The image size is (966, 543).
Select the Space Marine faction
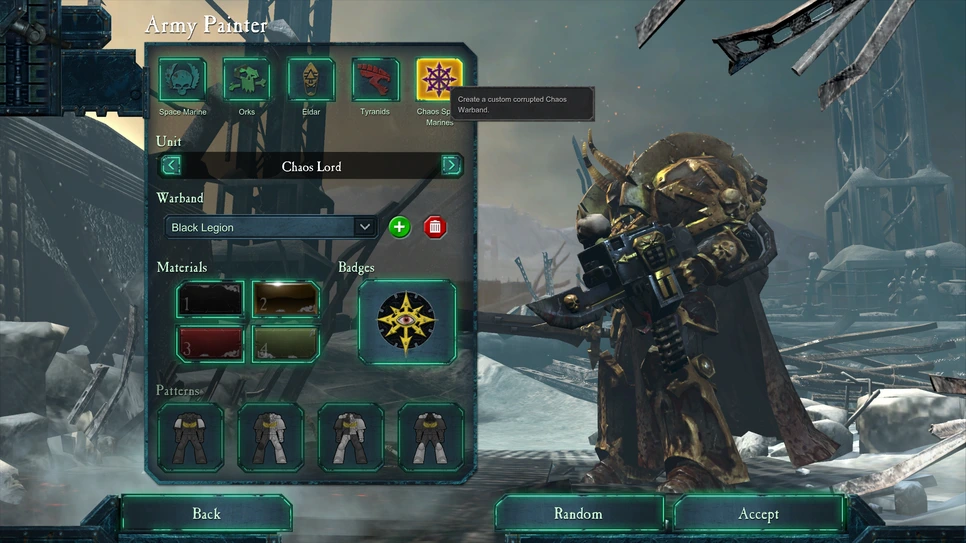pos(182,79)
